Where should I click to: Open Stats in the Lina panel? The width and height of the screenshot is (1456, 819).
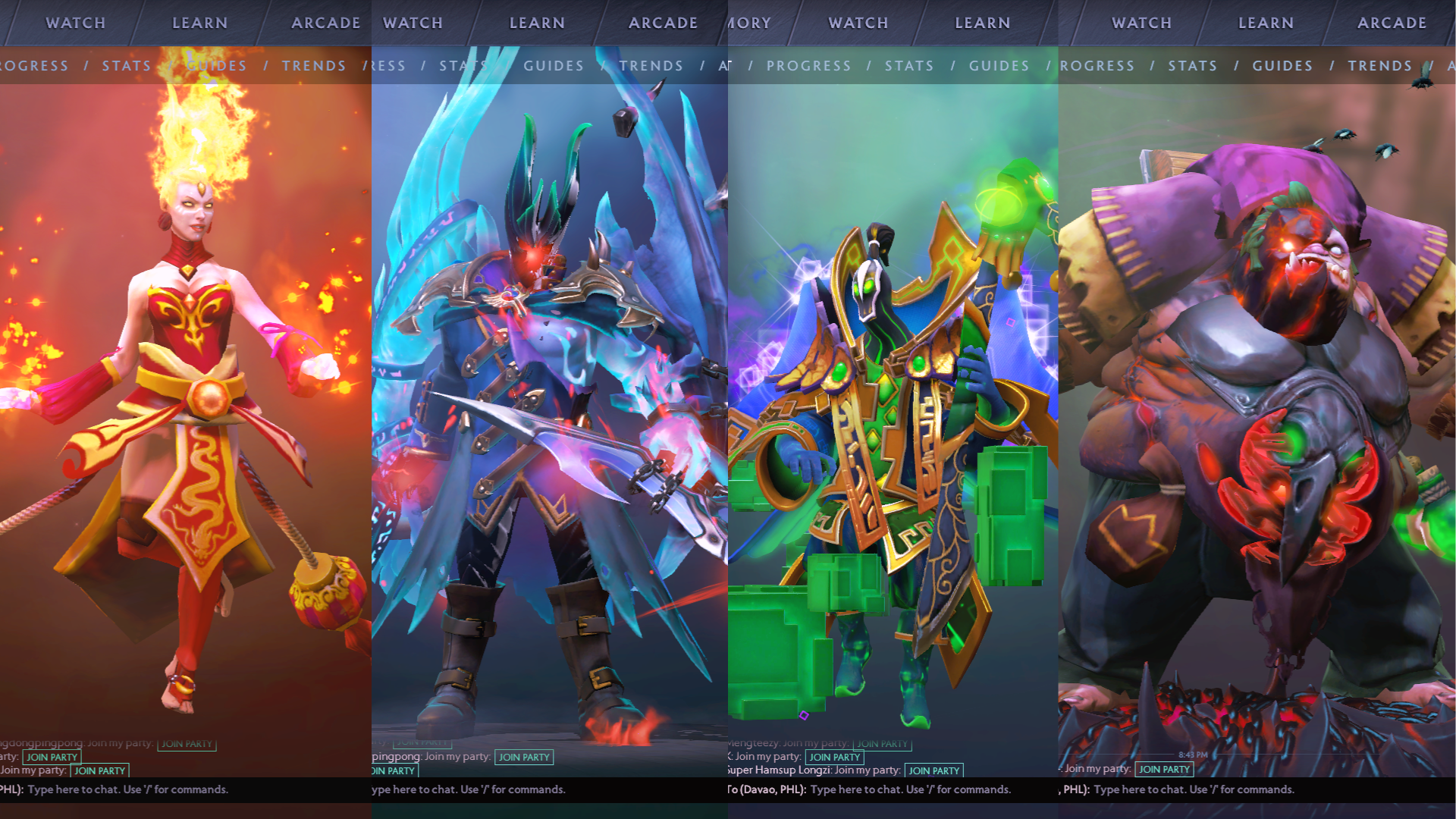point(127,66)
